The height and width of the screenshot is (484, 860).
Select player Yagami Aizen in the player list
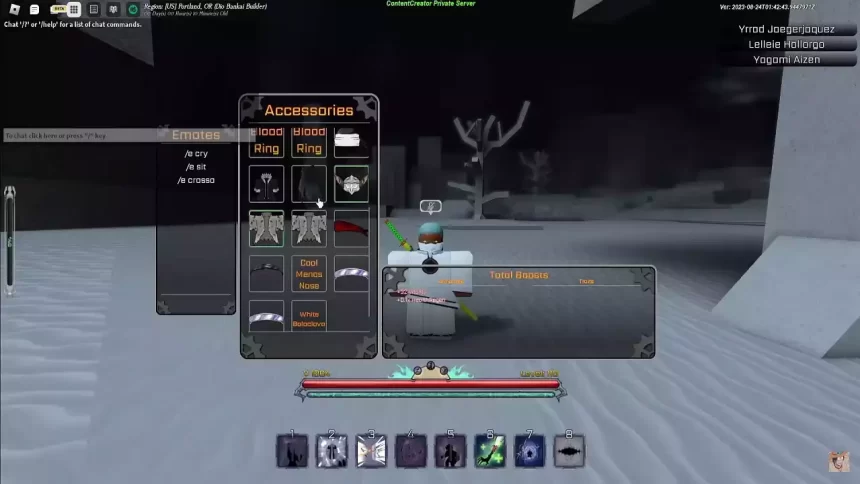[786, 59]
